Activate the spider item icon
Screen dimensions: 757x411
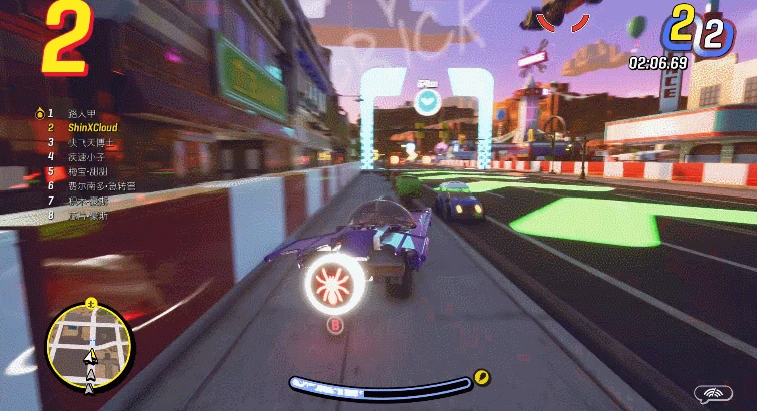(336, 285)
